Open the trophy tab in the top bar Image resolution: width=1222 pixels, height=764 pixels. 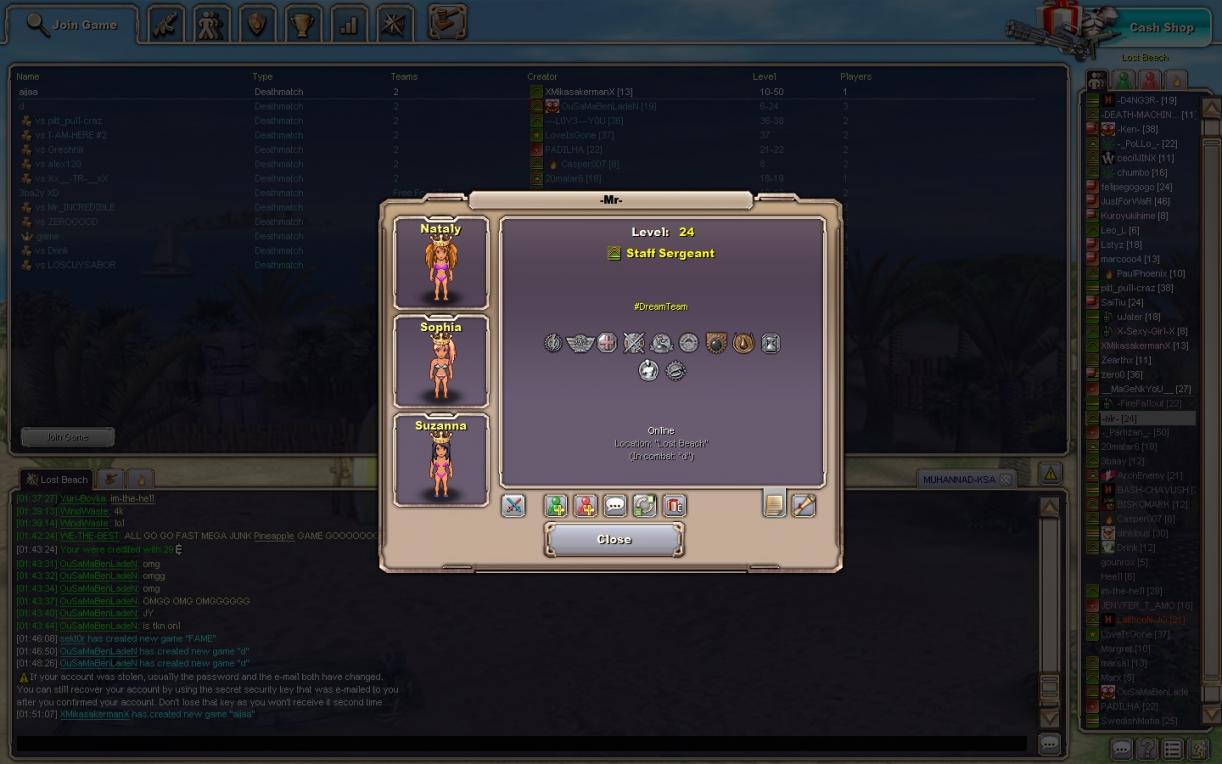point(303,25)
